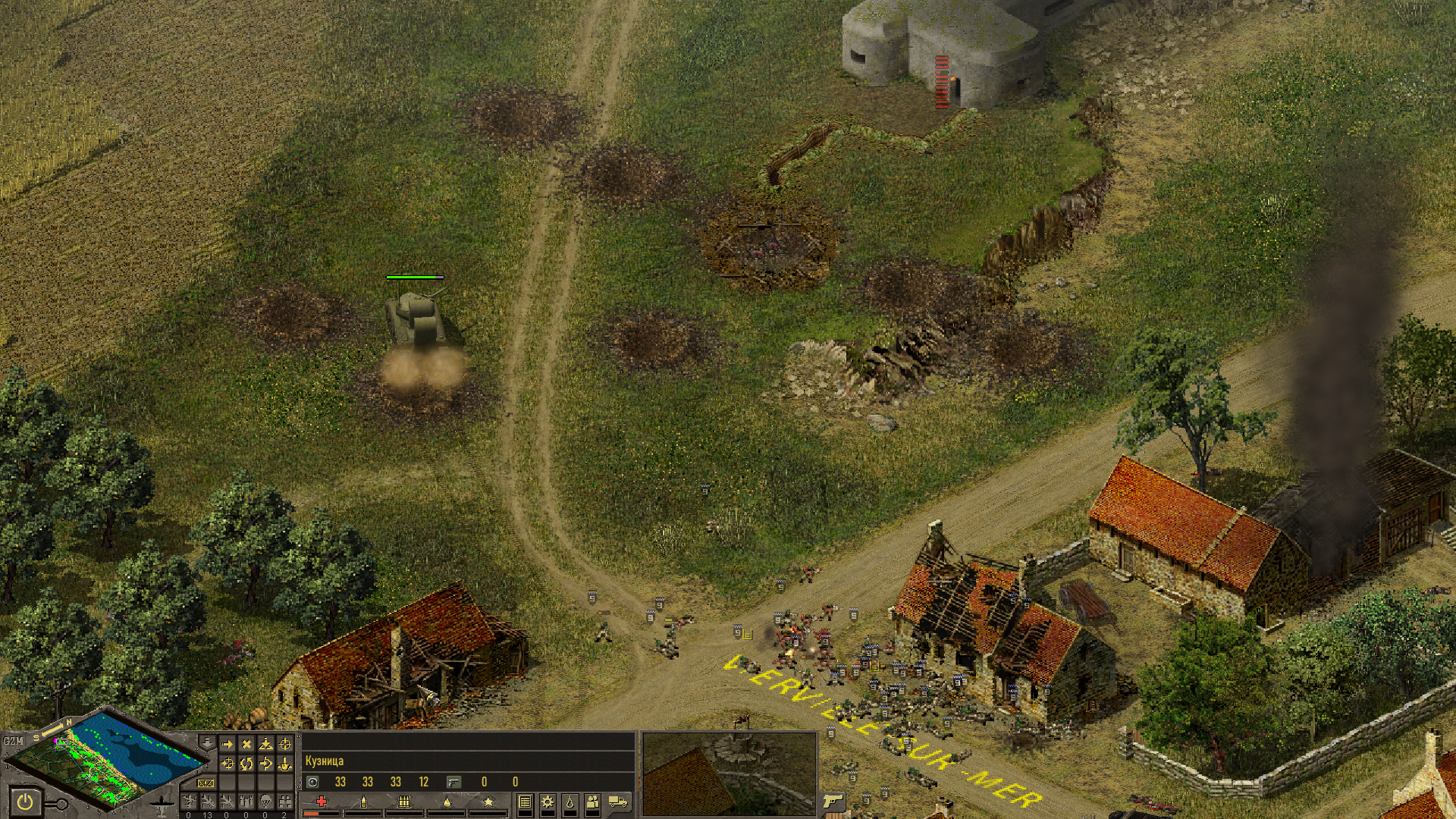
Task: Choose the crosshair attack command
Action: tap(285, 744)
